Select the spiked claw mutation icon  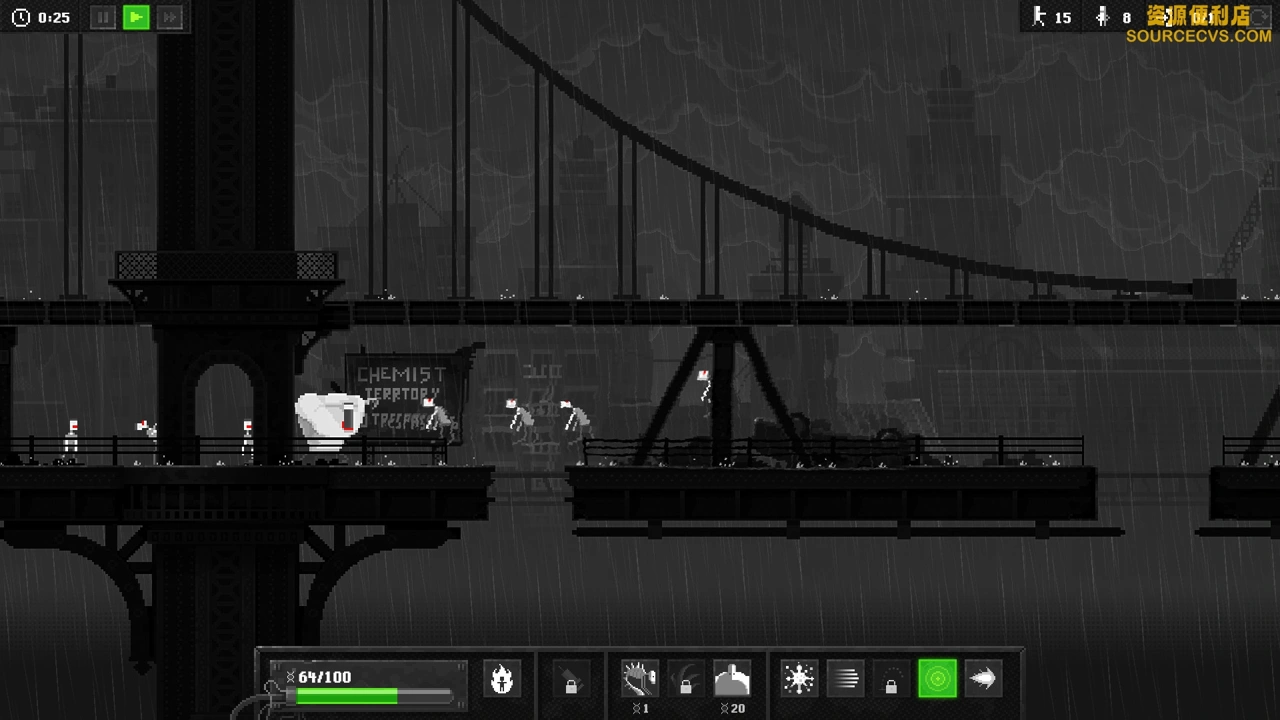point(639,679)
